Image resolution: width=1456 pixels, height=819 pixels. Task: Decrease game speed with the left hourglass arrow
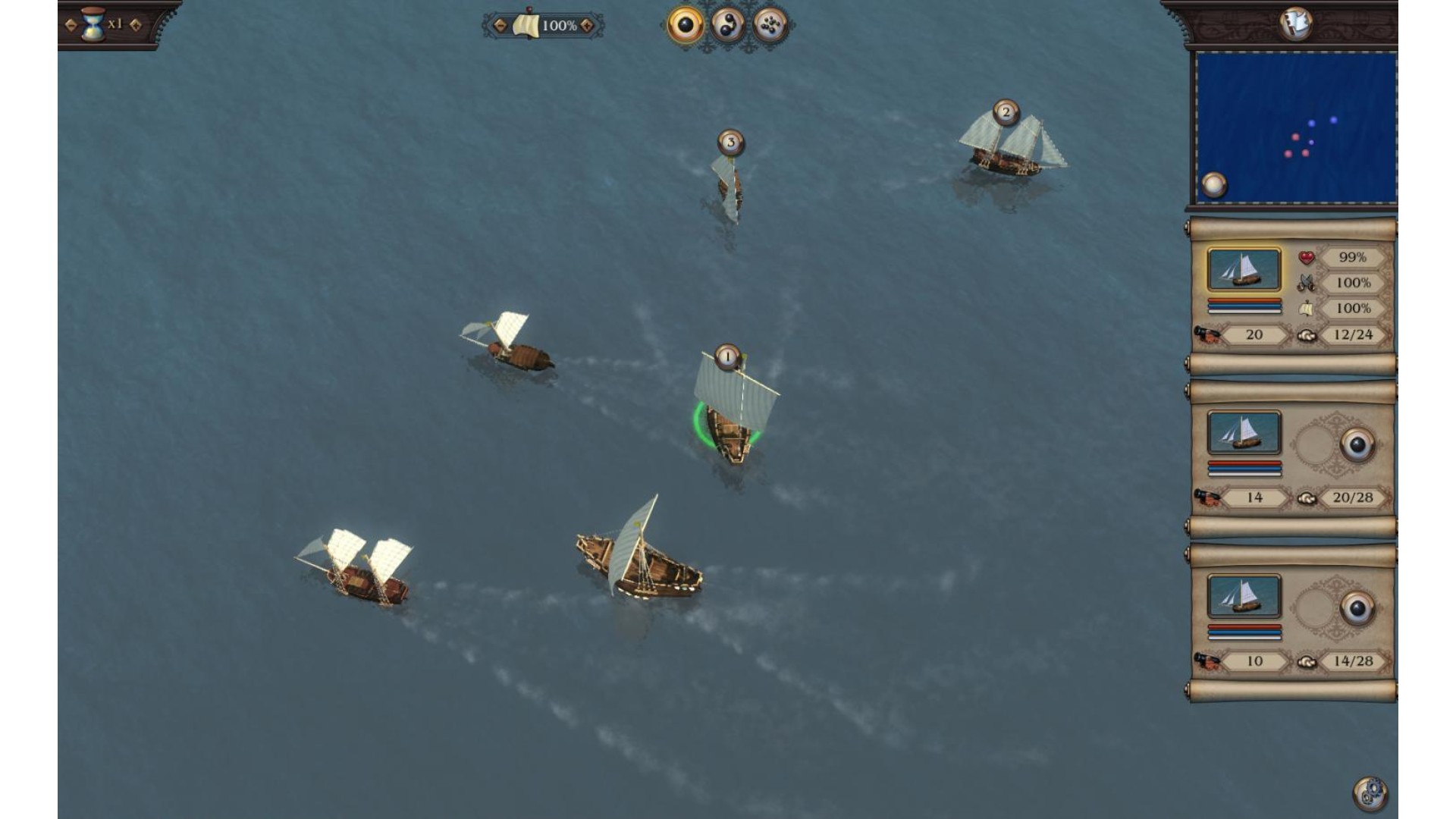pos(71,25)
